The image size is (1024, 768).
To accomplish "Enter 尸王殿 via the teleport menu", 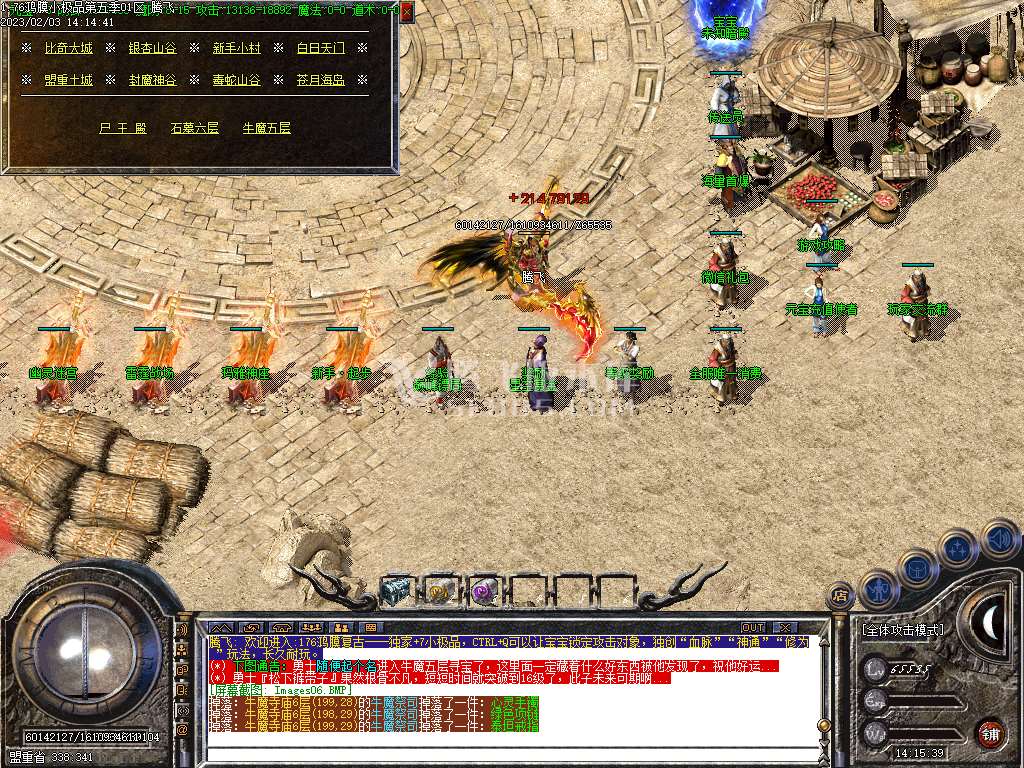I will click(123, 128).
